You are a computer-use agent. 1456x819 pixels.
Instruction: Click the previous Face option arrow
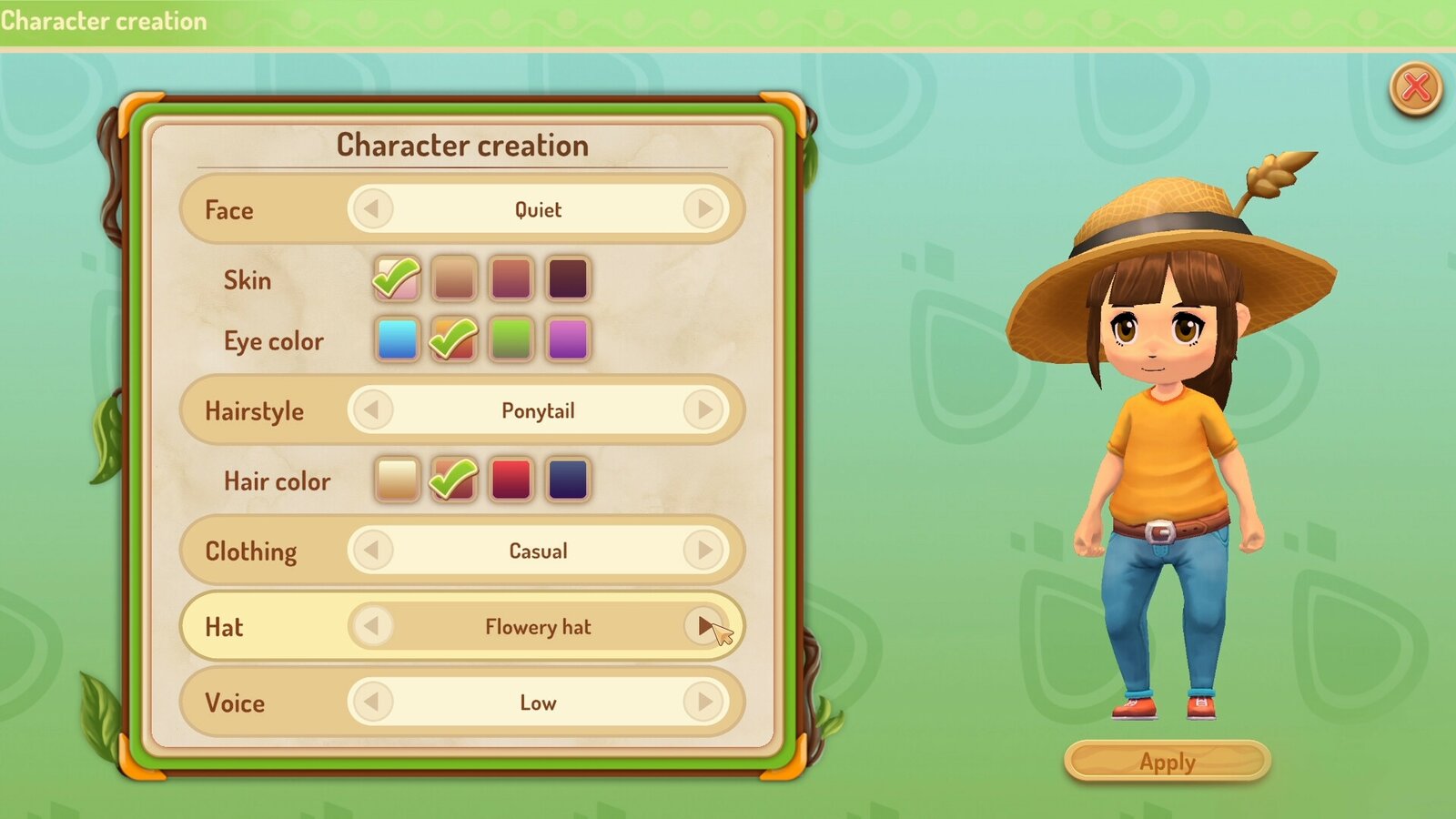click(x=372, y=209)
